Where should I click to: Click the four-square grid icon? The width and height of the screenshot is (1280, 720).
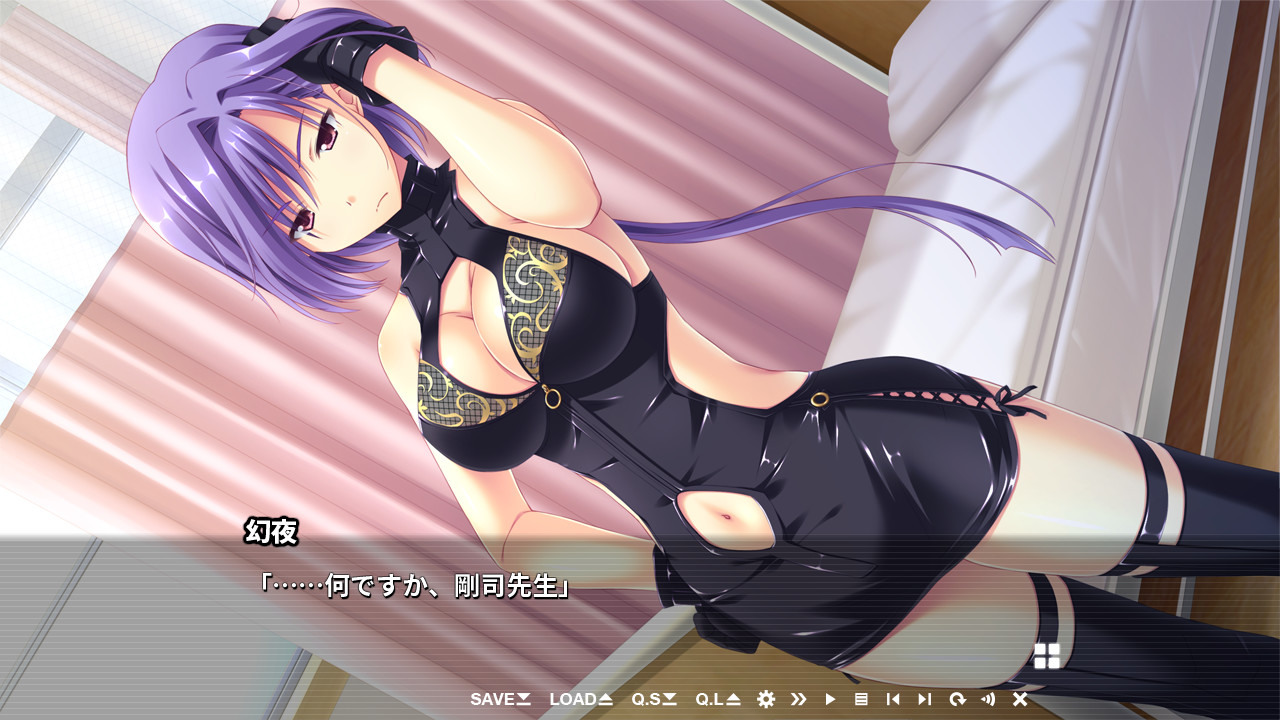pyautogui.click(x=1046, y=656)
